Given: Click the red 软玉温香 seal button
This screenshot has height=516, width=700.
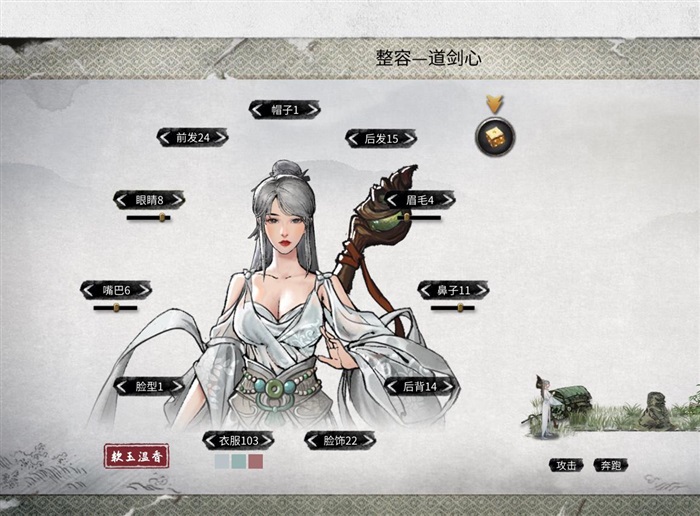Looking at the screenshot, I should (137, 456).
